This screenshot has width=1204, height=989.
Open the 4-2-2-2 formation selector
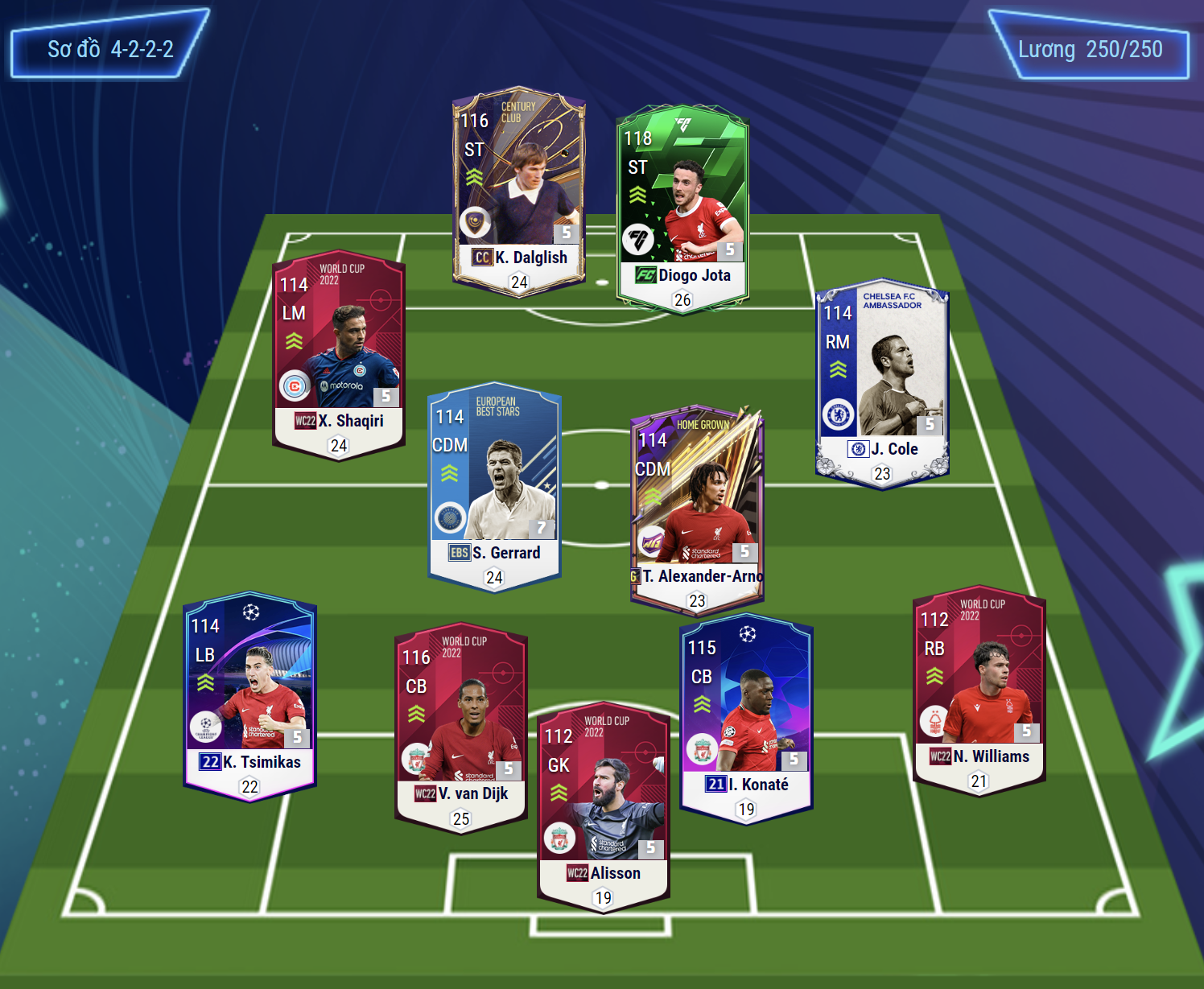point(110,49)
